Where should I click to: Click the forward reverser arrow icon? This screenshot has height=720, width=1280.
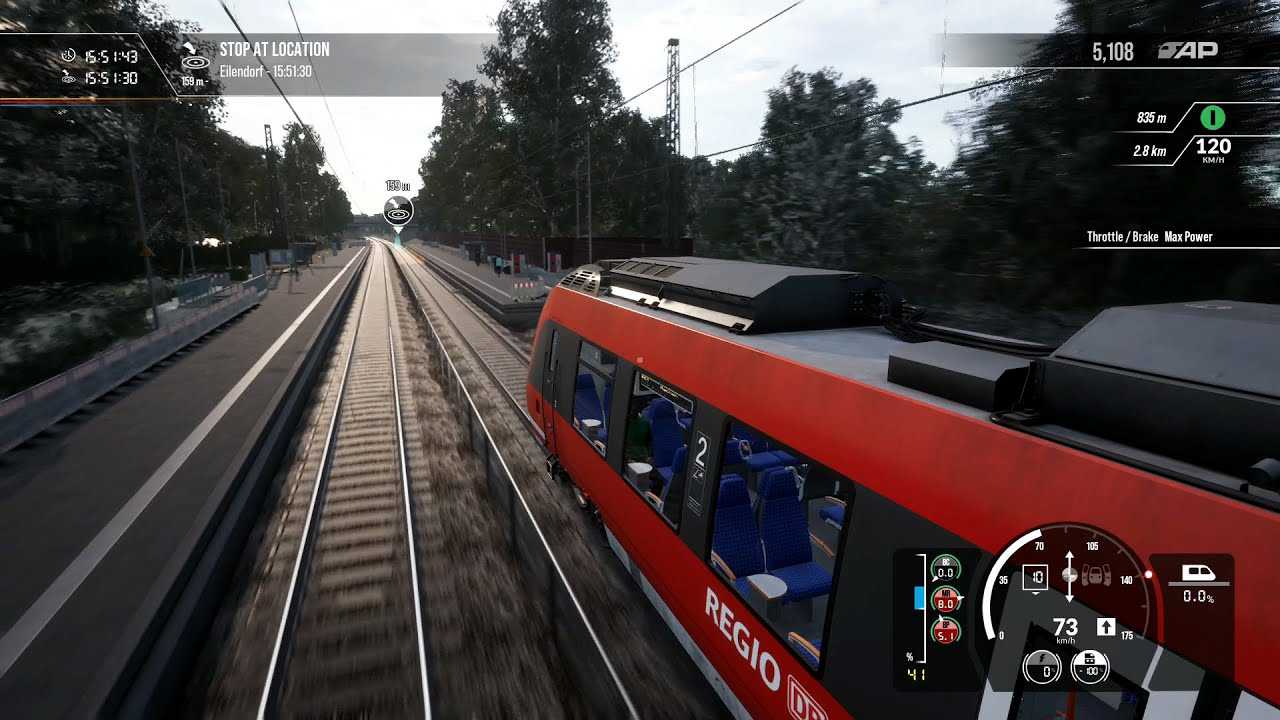click(1106, 627)
